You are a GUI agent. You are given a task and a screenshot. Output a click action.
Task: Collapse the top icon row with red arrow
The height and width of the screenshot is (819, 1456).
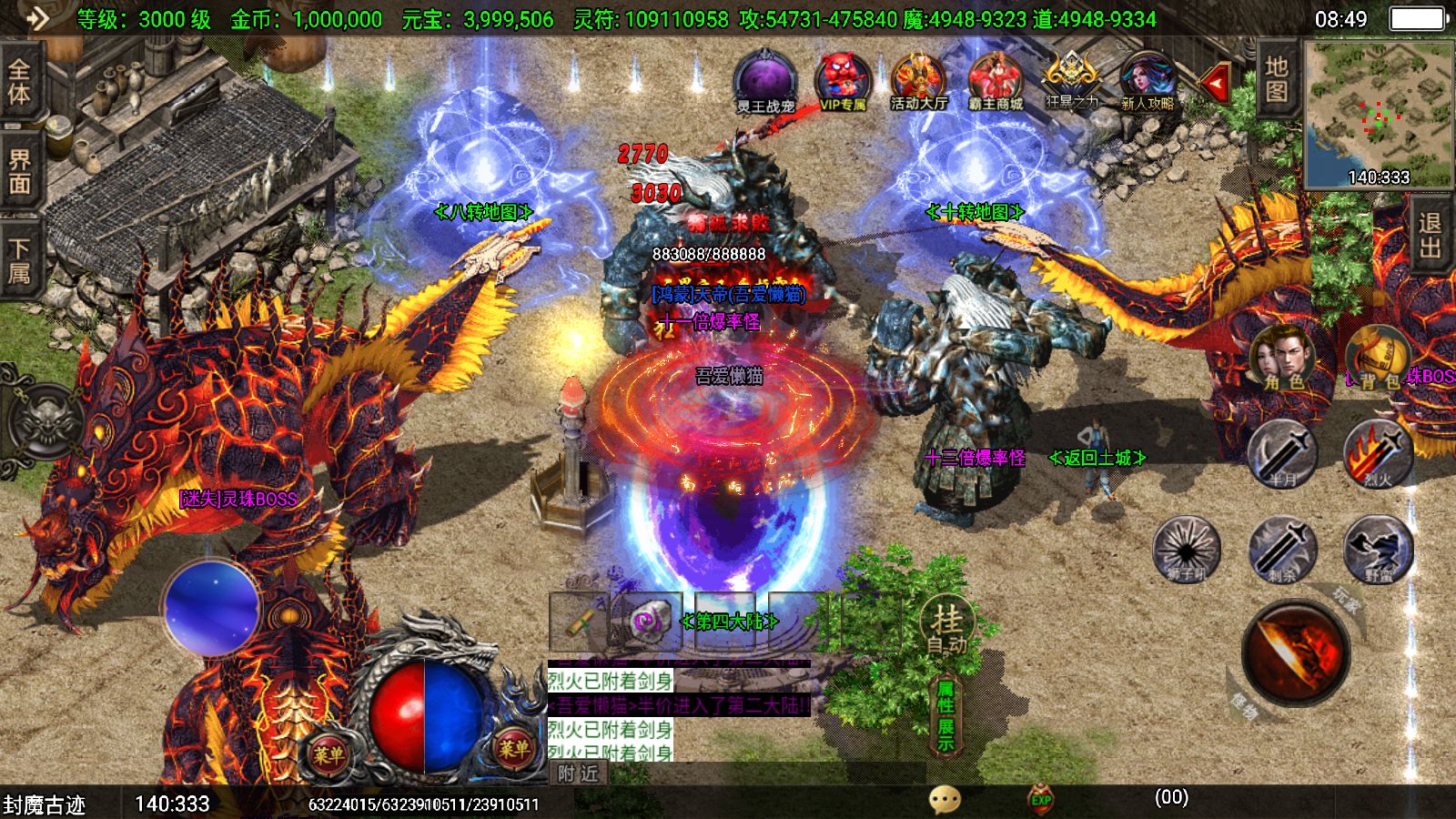click(x=1214, y=83)
